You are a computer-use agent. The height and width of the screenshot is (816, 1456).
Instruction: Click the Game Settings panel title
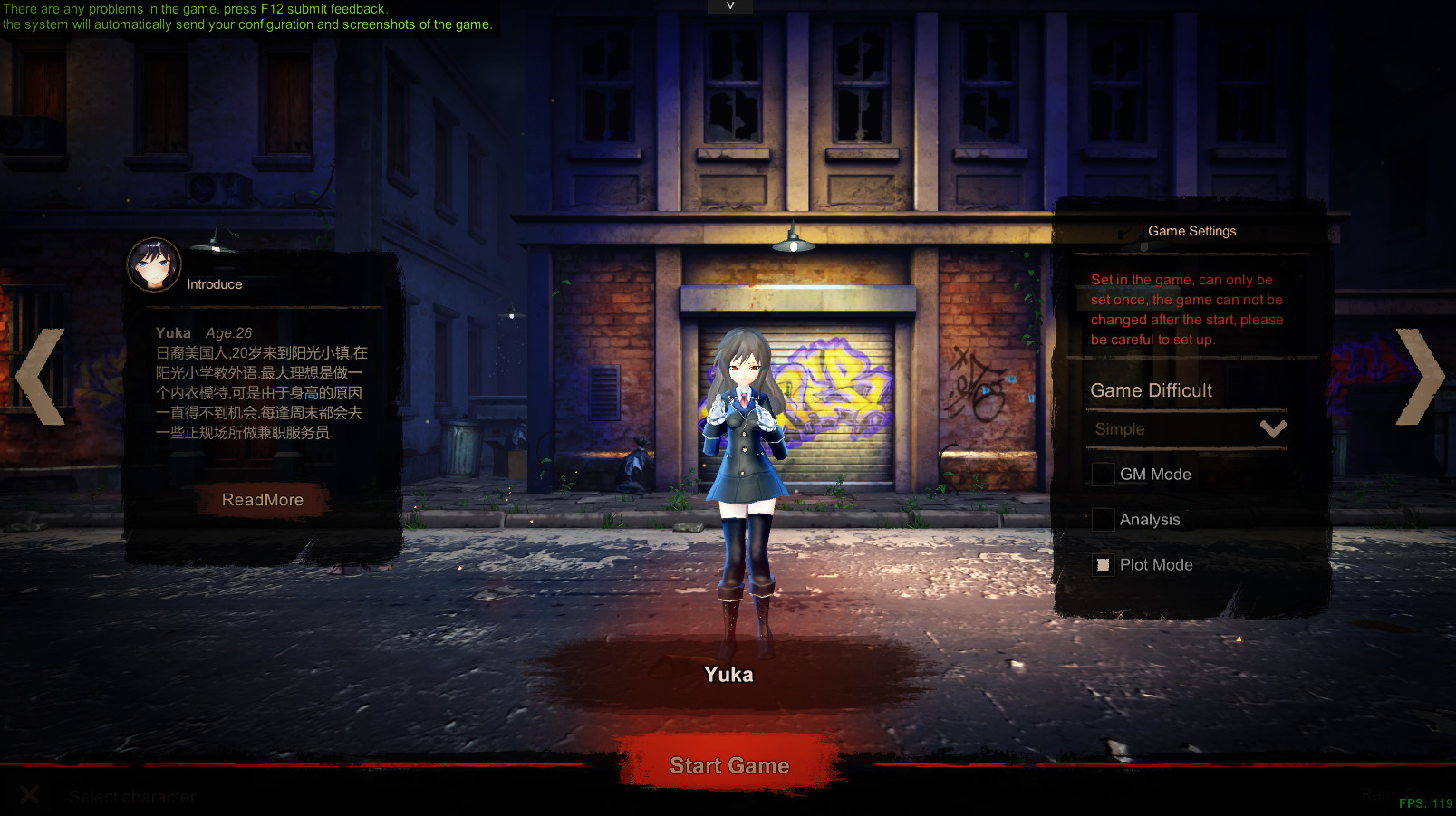tap(1191, 231)
